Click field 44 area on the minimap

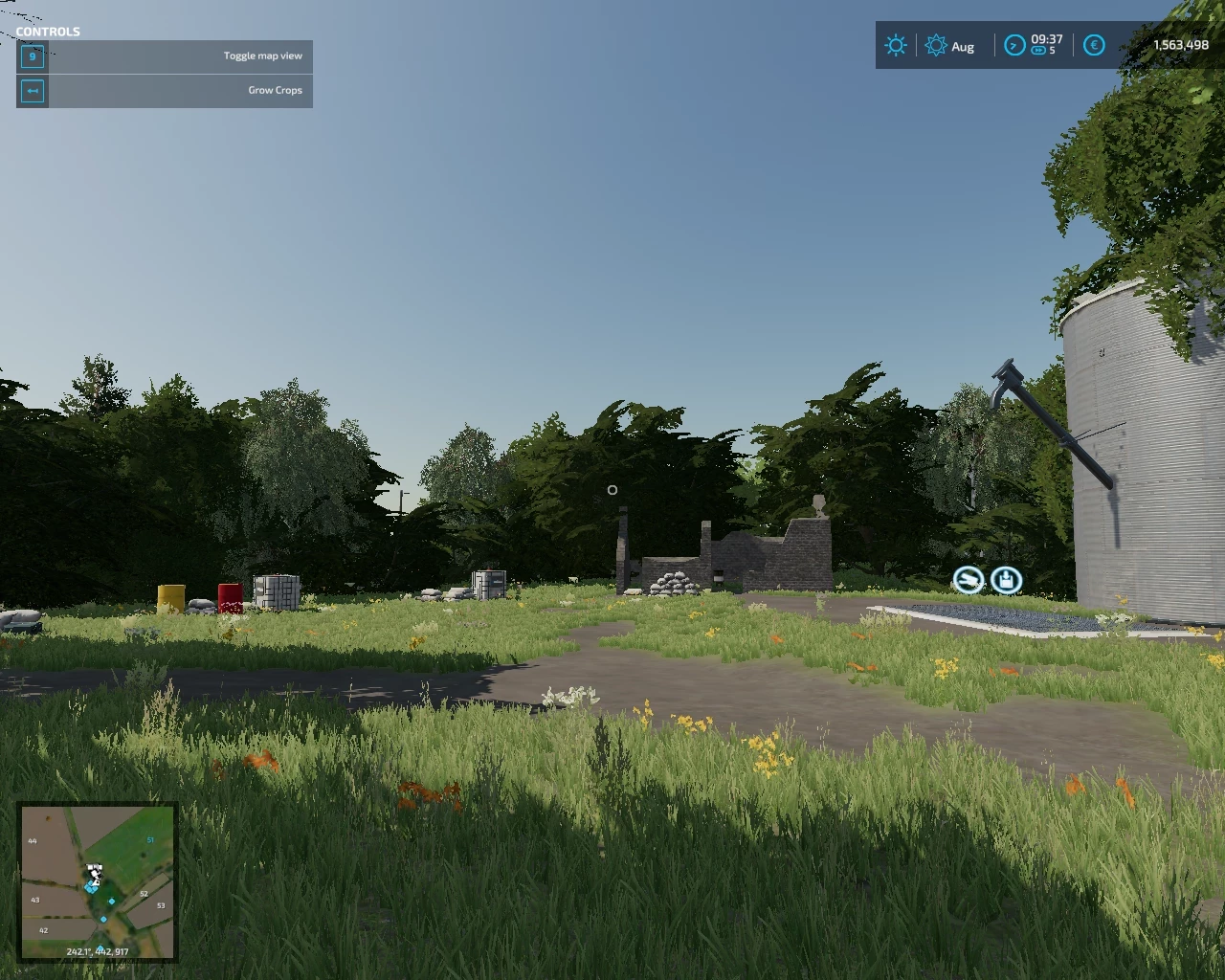(33, 840)
